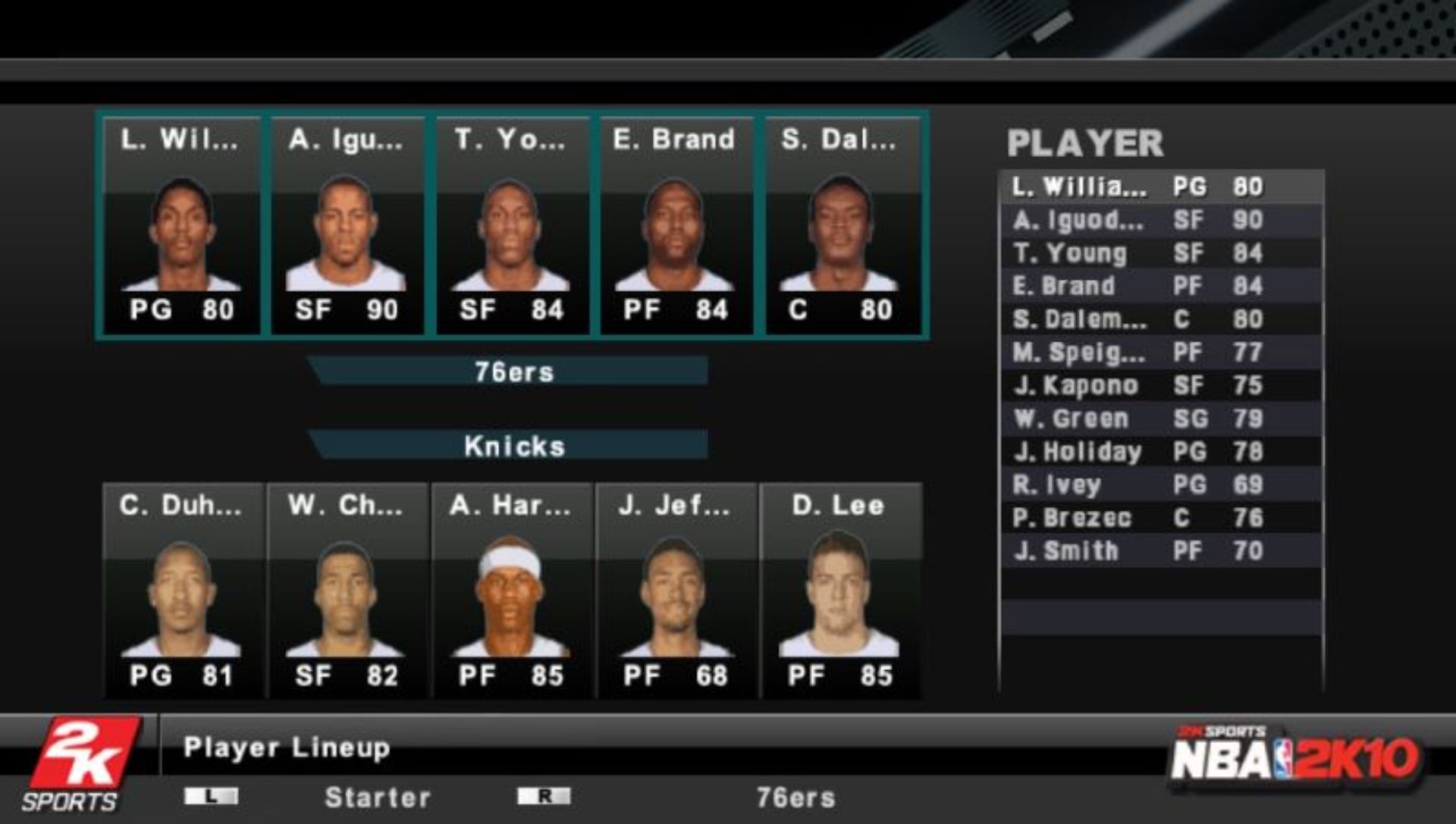Select L. Williams' player portrait
This screenshot has width=1456, height=824.
[x=180, y=227]
